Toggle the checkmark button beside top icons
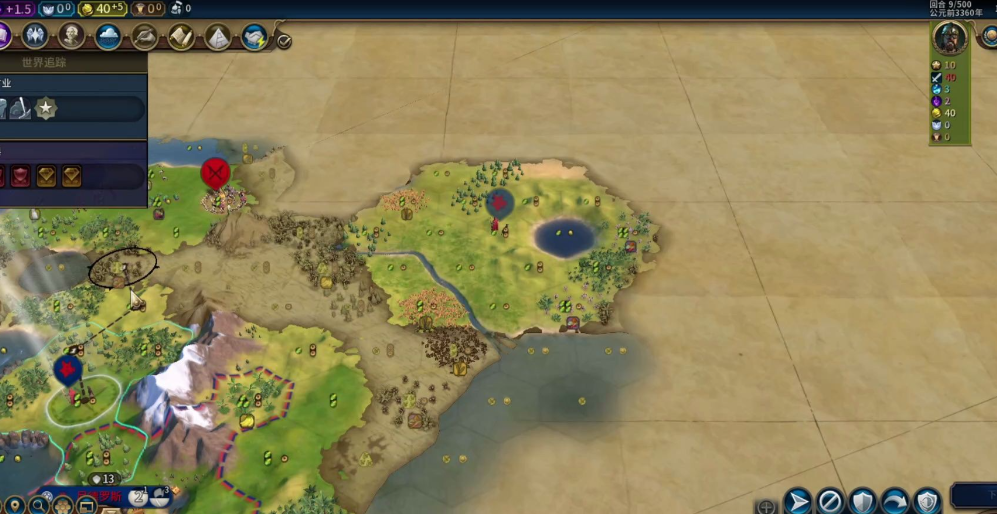The image size is (997, 514). click(284, 41)
